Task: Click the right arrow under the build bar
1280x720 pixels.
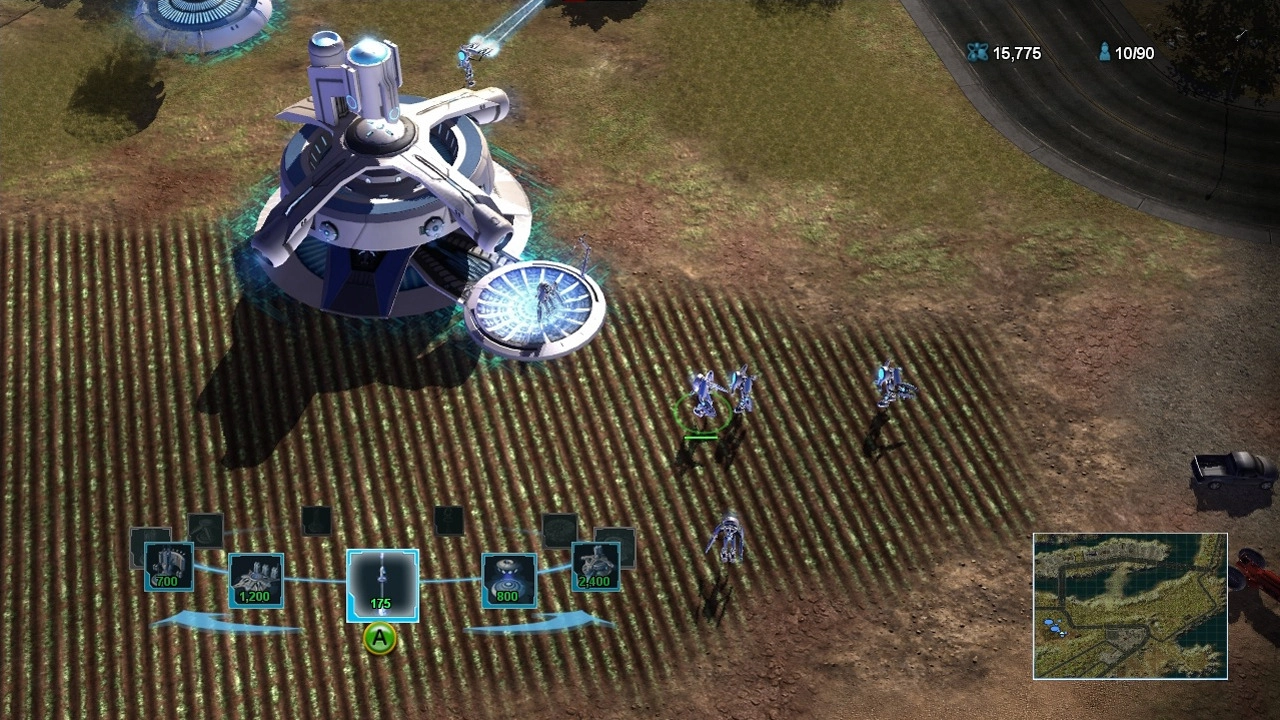Action: tap(540, 623)
